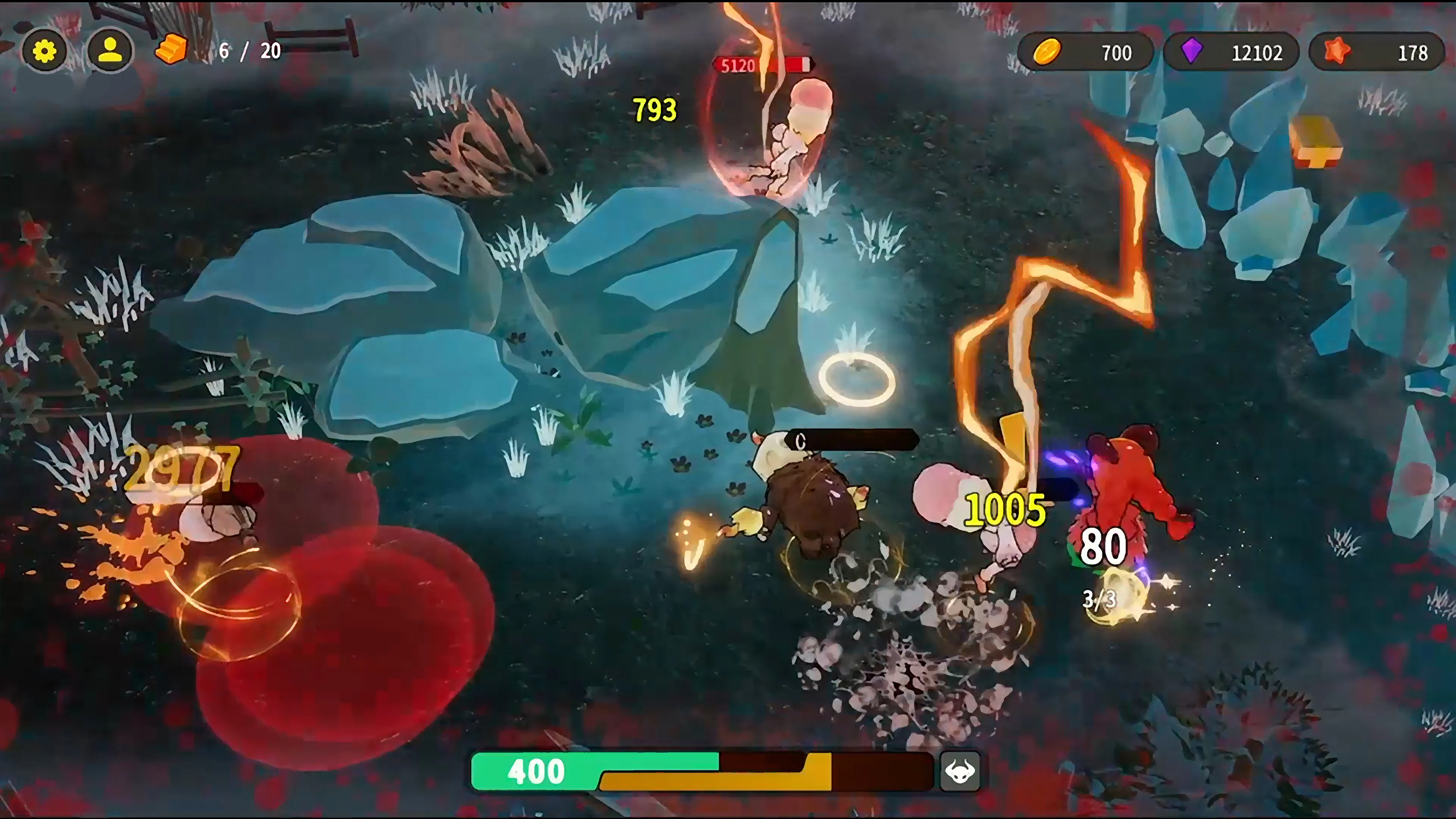Open the settings gear menu

(45, 50)
